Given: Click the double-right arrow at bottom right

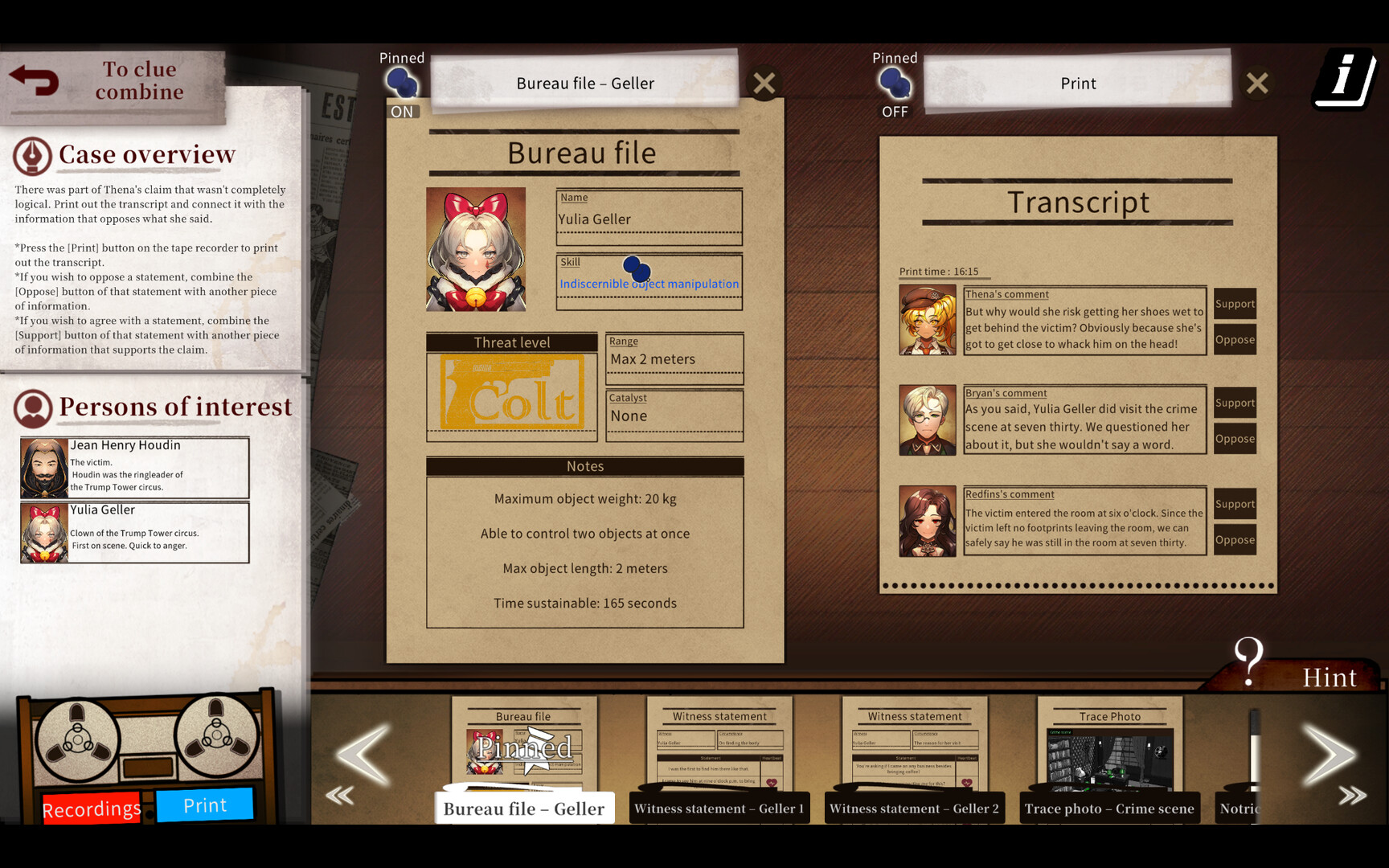Looking at the screenshot, I should pyautogui.click(x=1353, y=794).
